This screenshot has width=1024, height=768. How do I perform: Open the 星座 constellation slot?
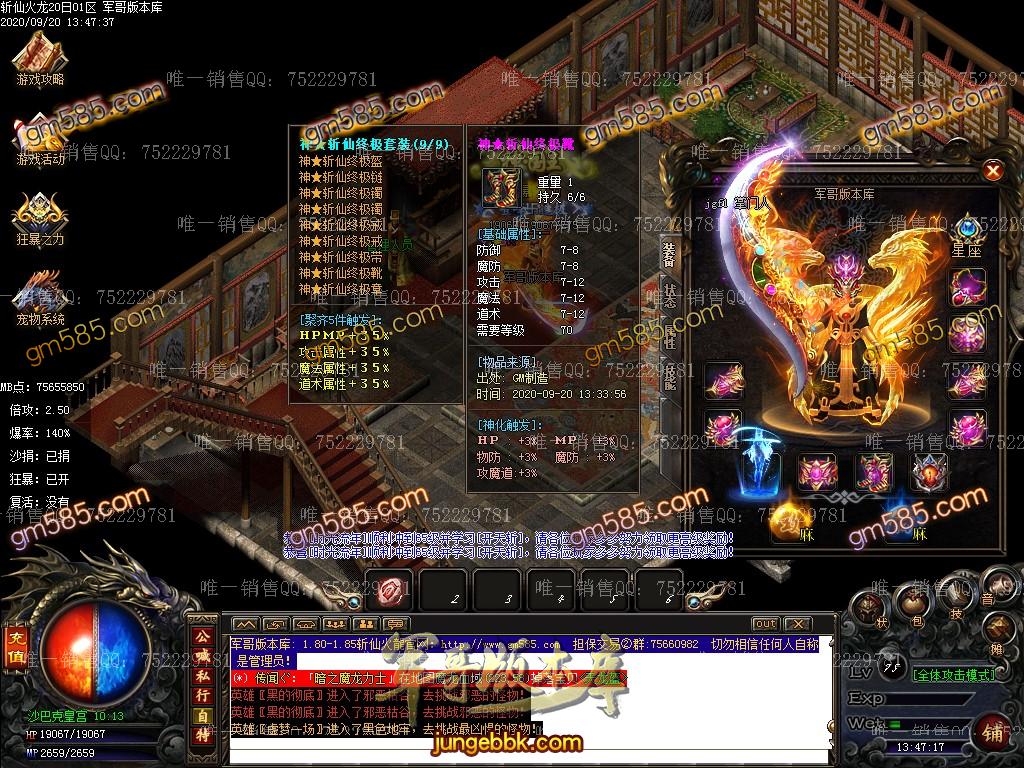967,237
